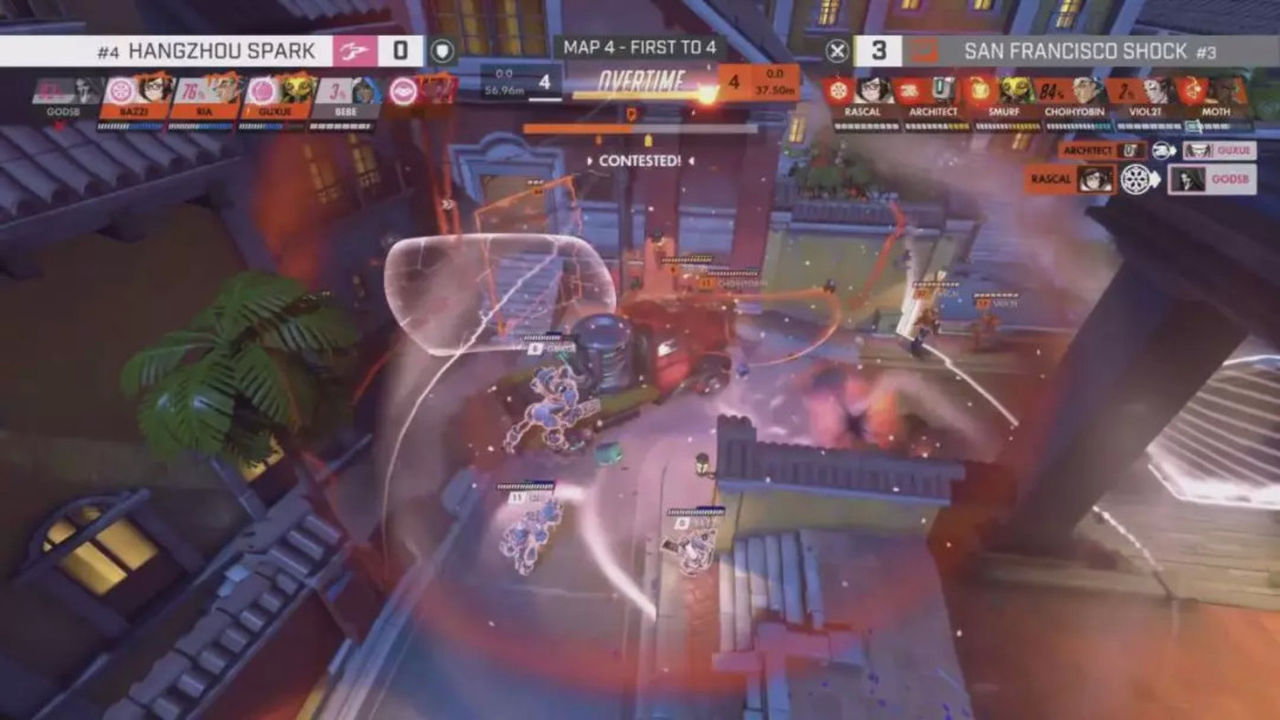Click Moth's player portrait

1216,93
